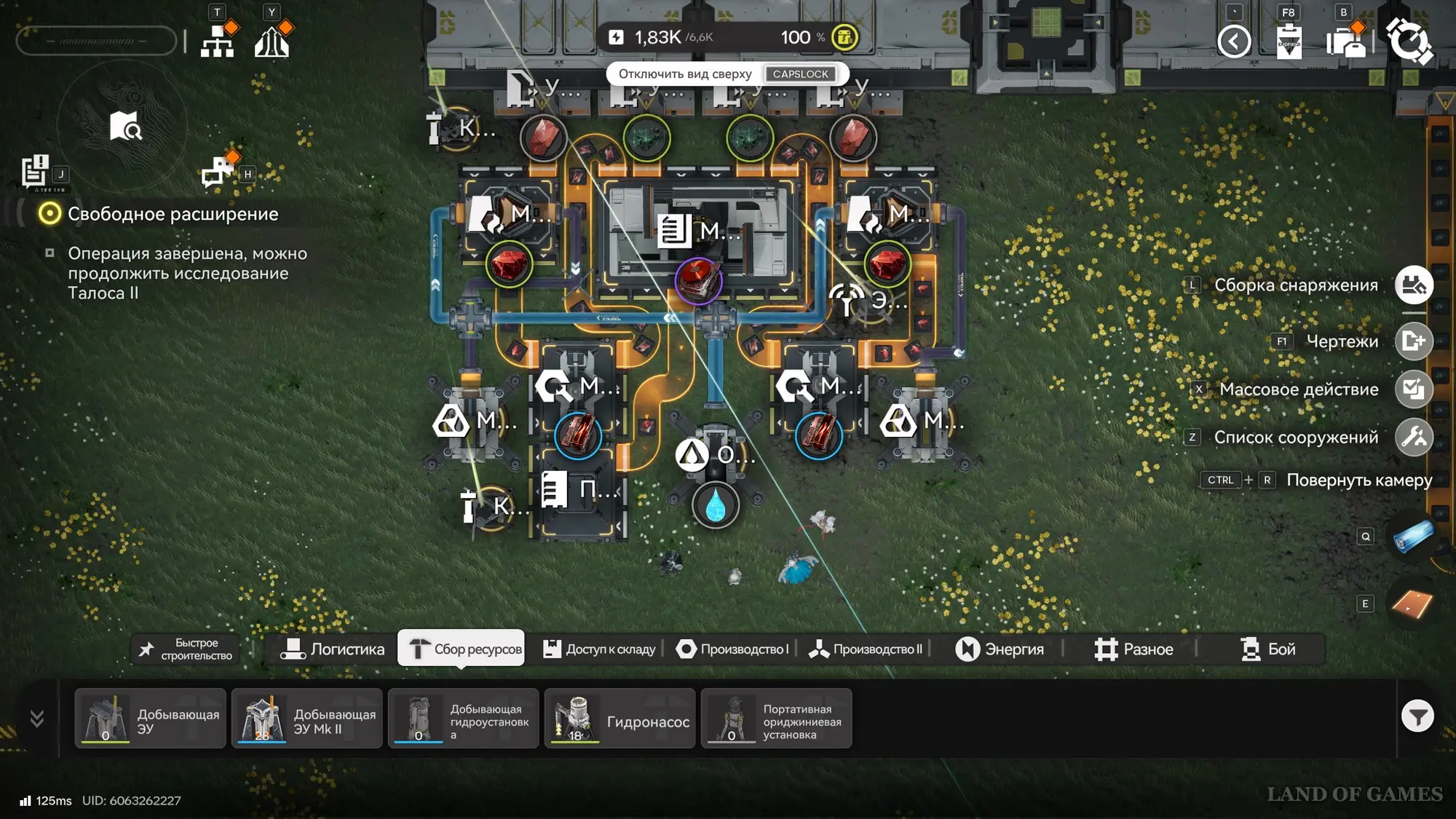
Task: Switch to the Бой category tab
Action: 1267,649
